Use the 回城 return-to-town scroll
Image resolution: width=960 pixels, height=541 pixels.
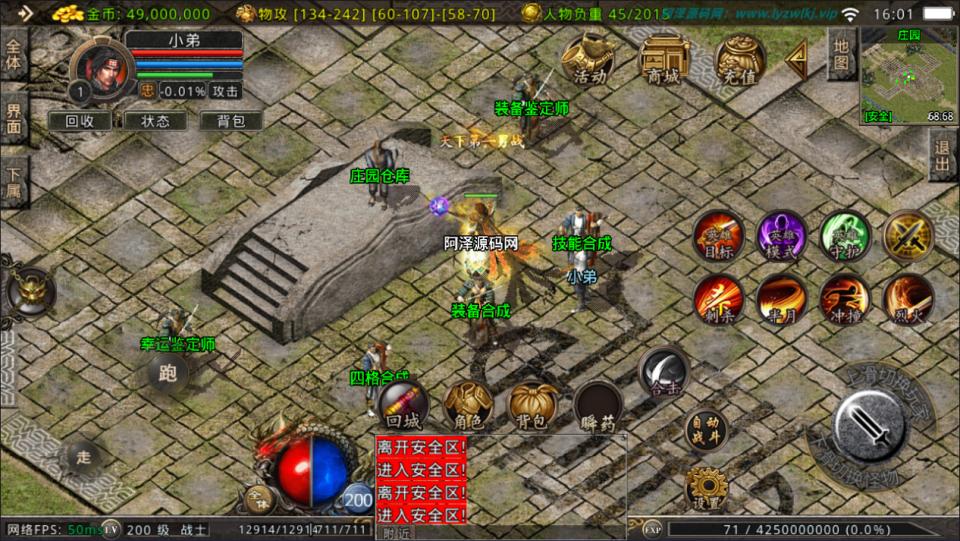(403, 405)
